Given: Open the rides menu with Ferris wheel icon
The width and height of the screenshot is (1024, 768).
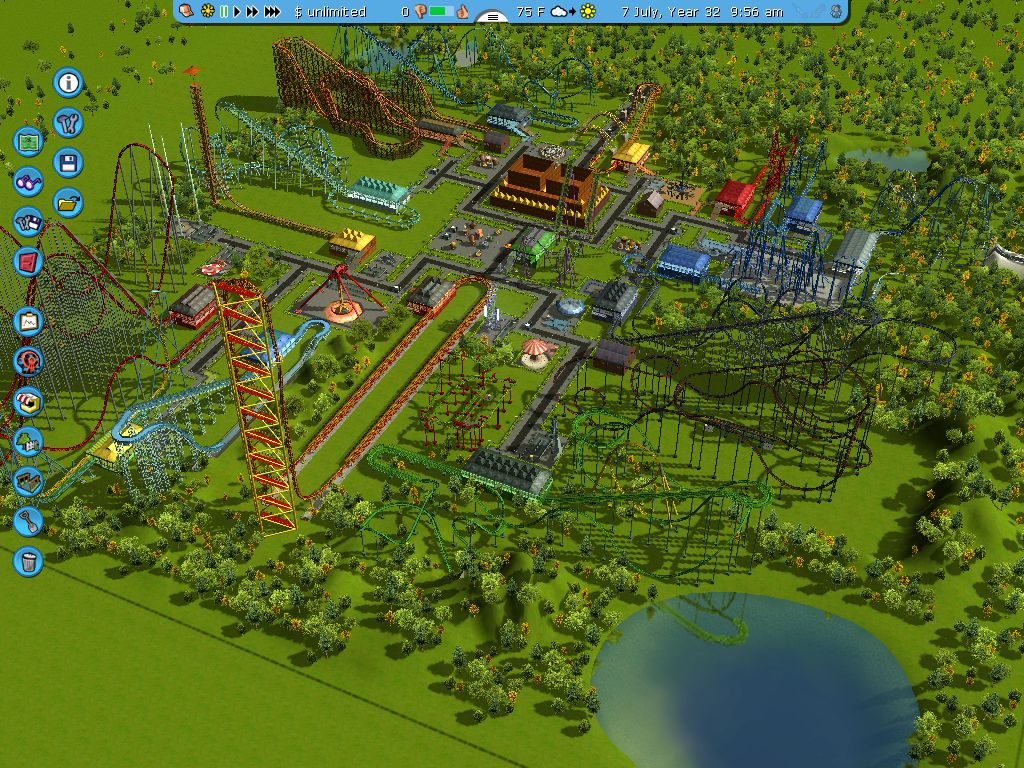Looking at the screenshot, I should click(x=29, y=361).
